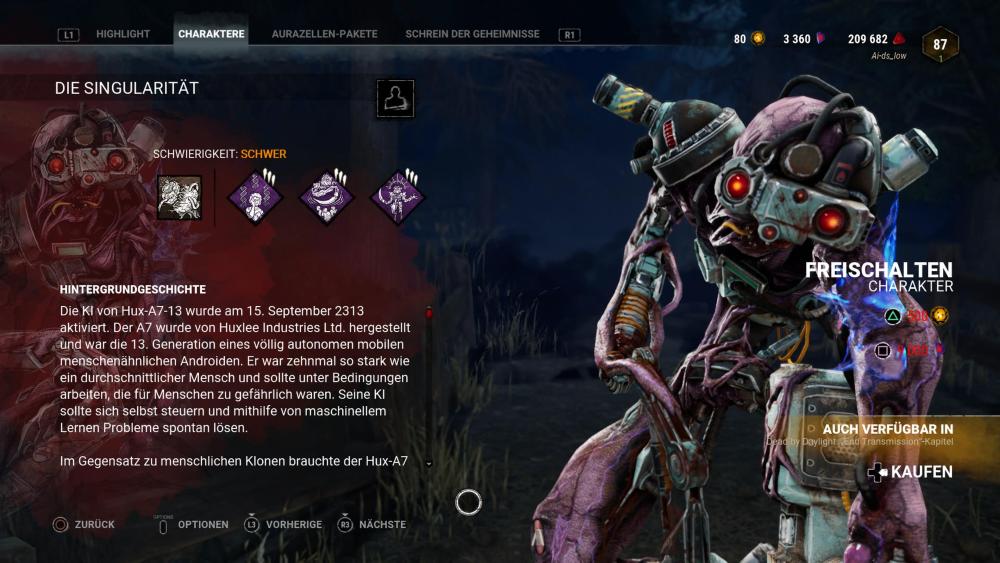
Task: Click the background story scroll-down arrow
Action: click(429, 464)
